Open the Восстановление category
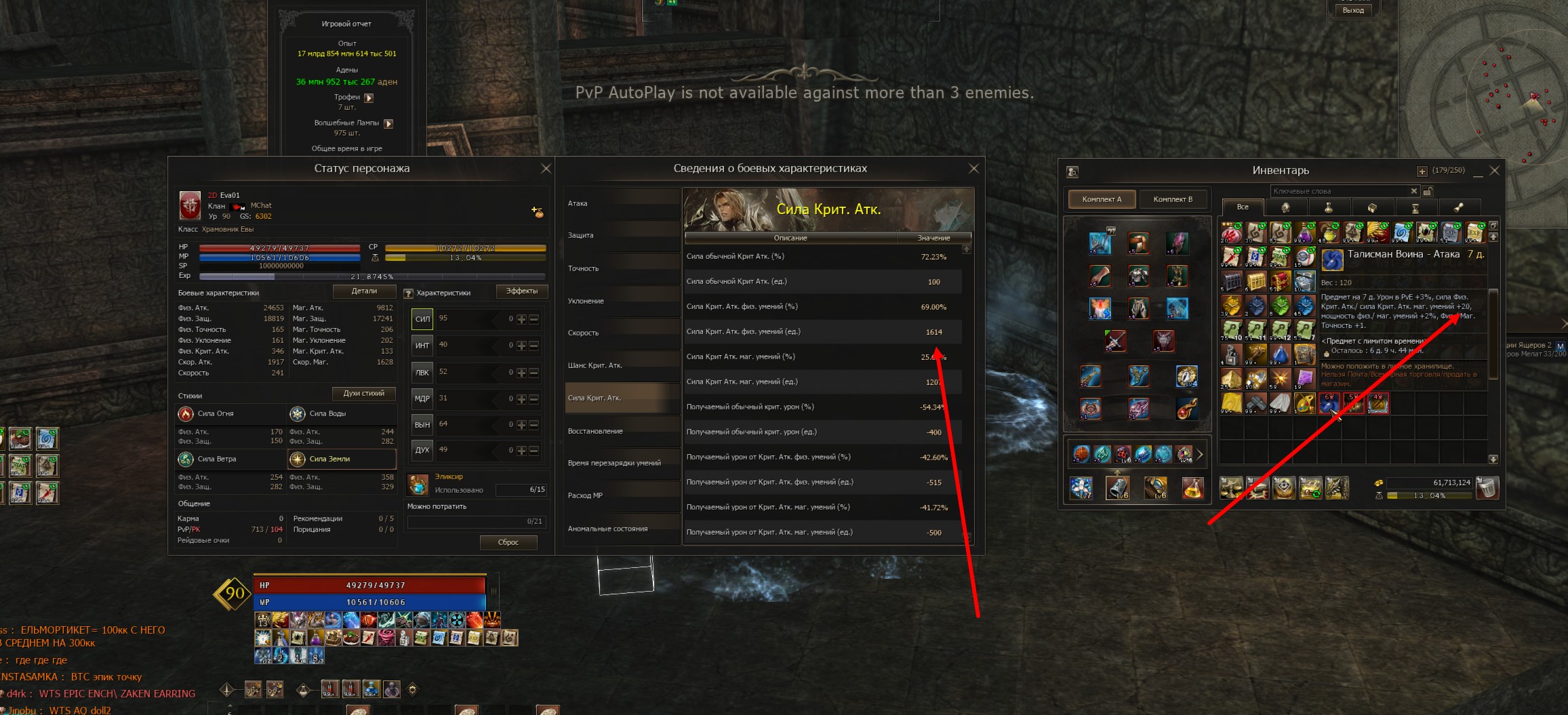The image size is (1568, 715). click(622, 431)
